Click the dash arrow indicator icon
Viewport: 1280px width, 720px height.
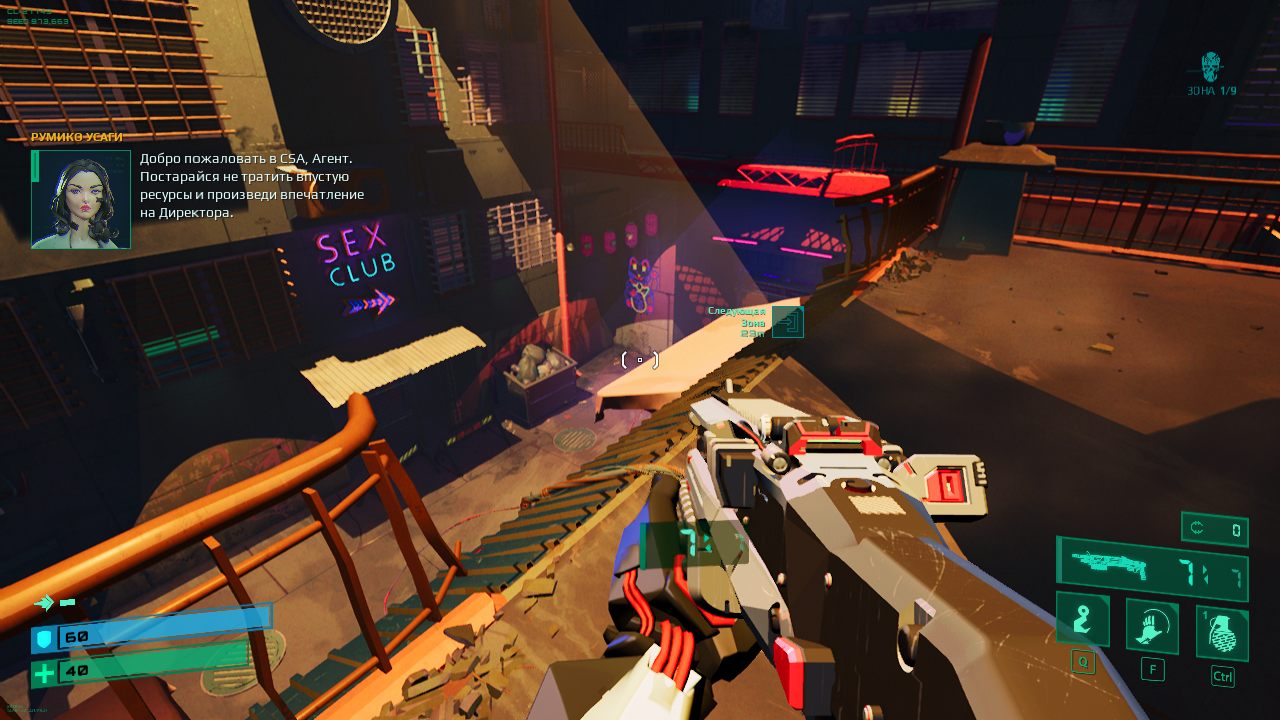[44, 602]
